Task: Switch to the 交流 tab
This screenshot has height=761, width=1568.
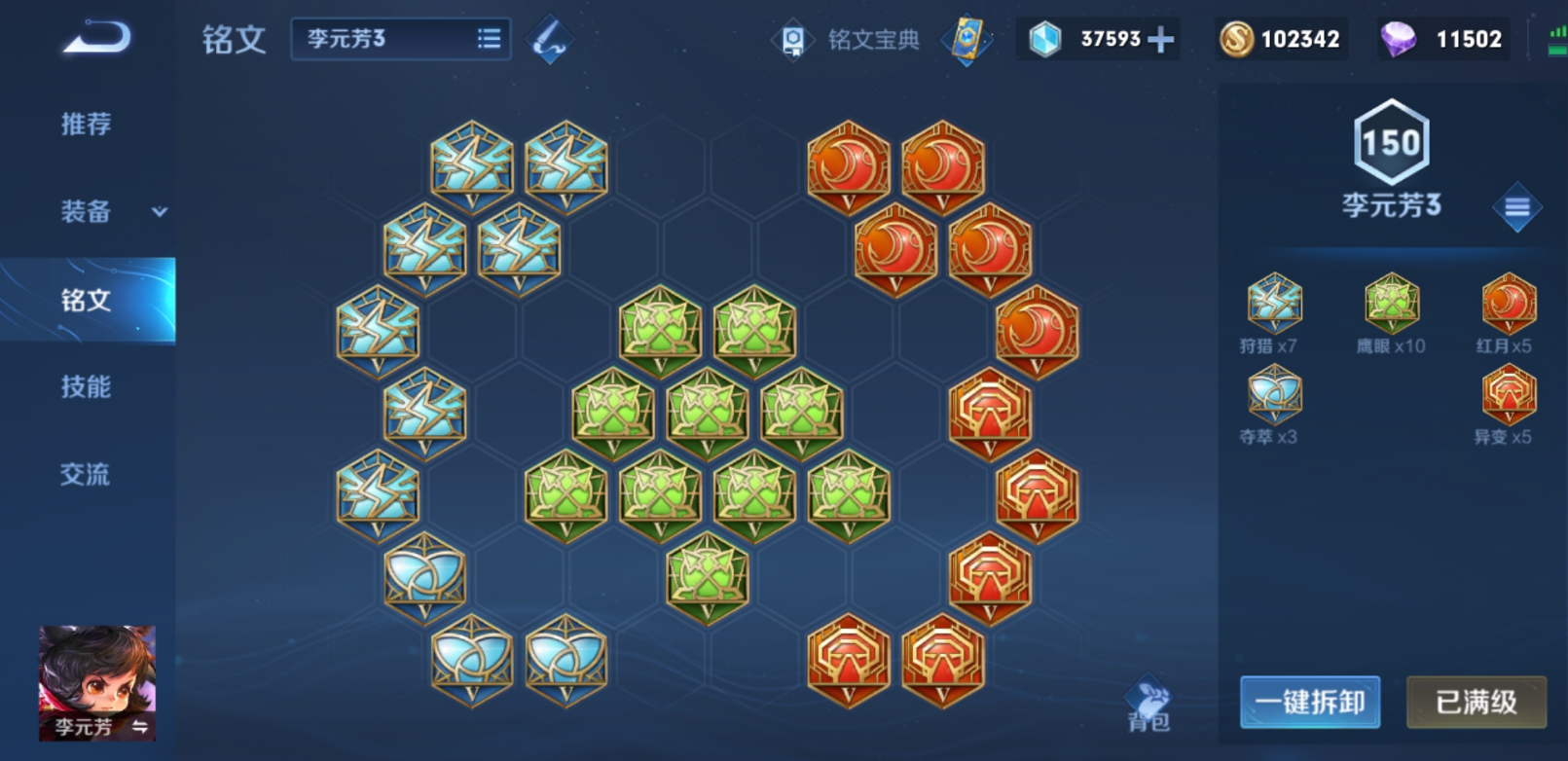Action: click(x=87, y=474)
